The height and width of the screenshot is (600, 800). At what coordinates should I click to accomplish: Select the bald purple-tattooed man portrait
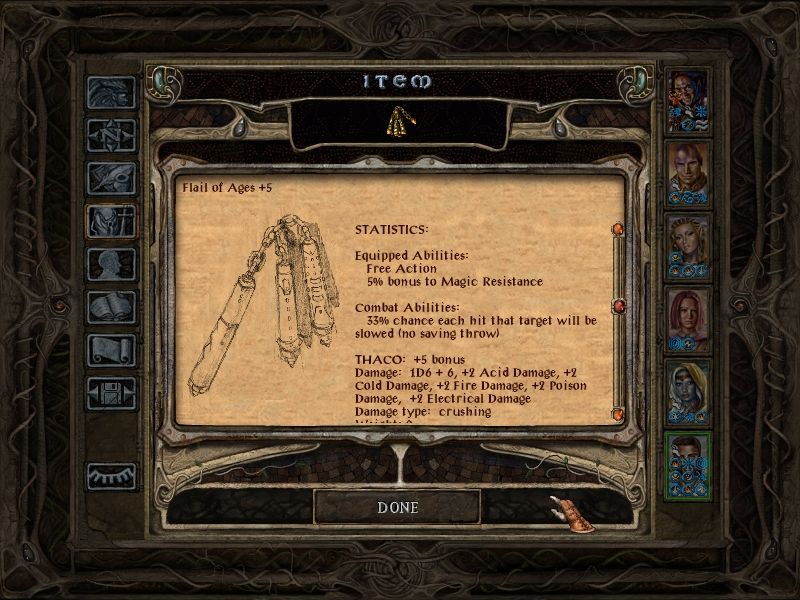tap(688, 174)
